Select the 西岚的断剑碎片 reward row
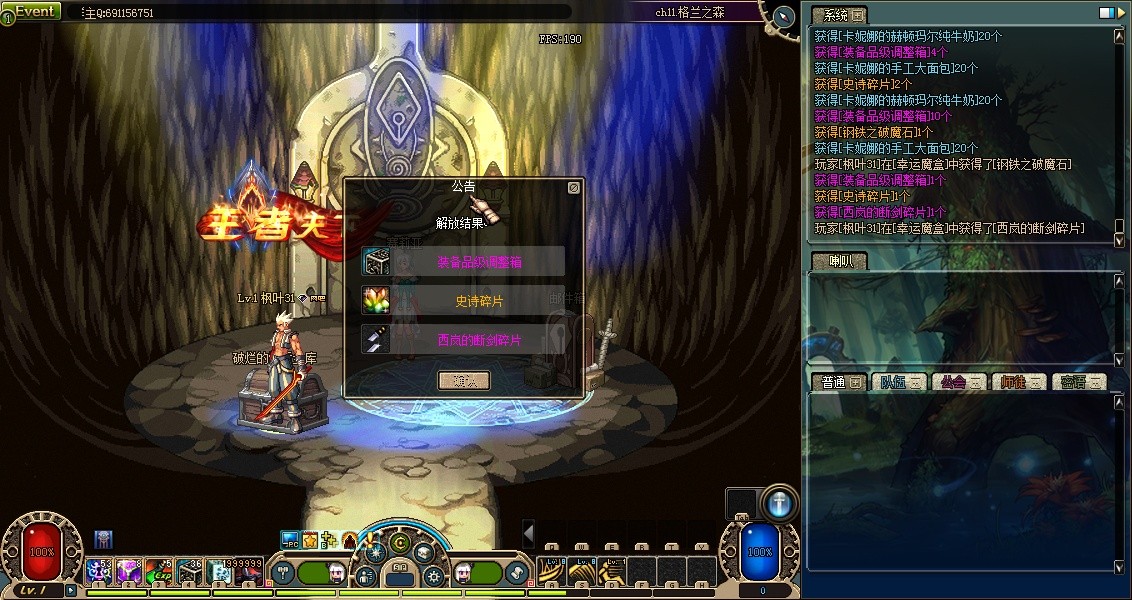The image size is (1132, 600). coord(463,340)
